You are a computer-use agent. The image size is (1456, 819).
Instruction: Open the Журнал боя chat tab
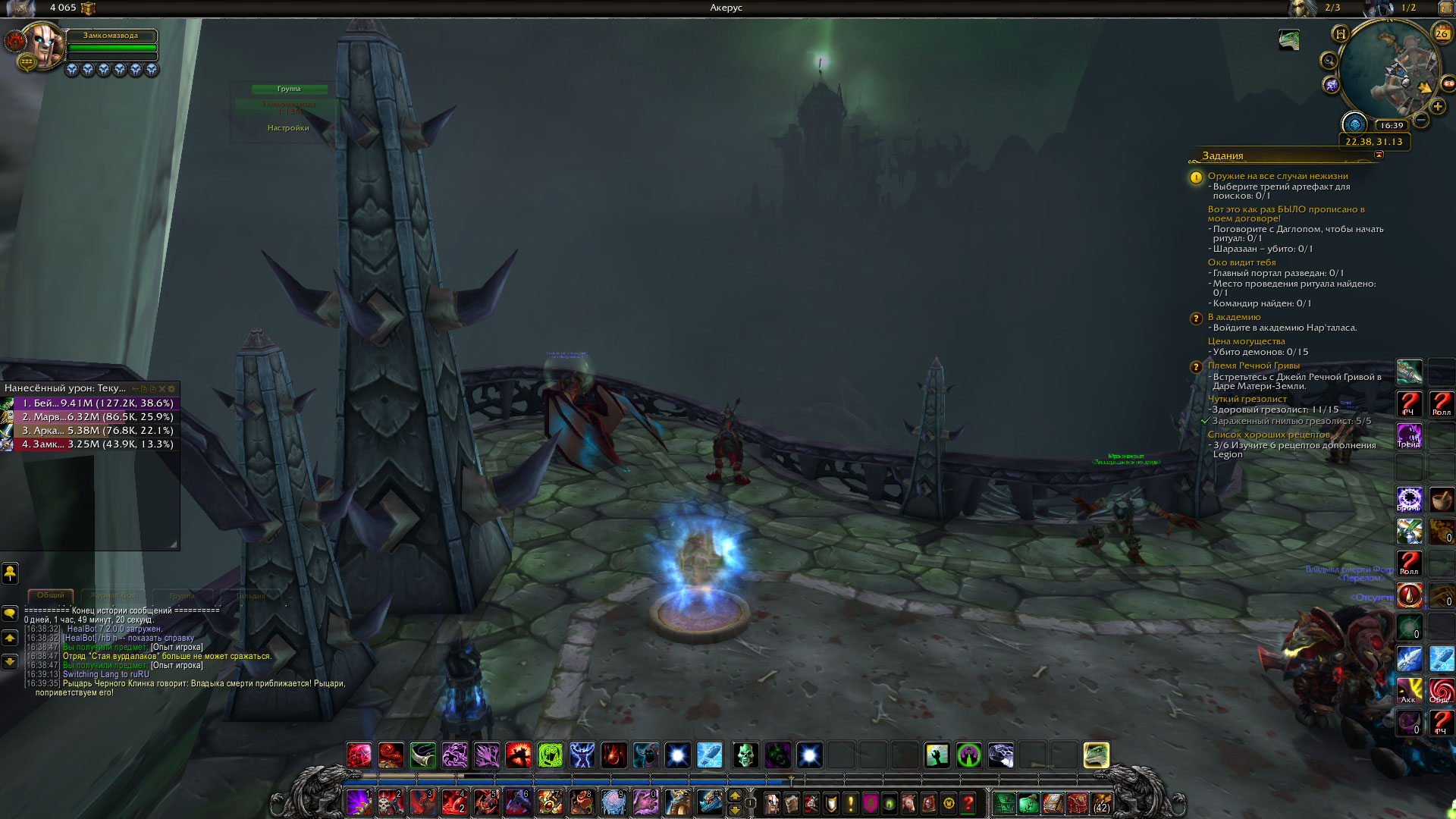point(113,595)
